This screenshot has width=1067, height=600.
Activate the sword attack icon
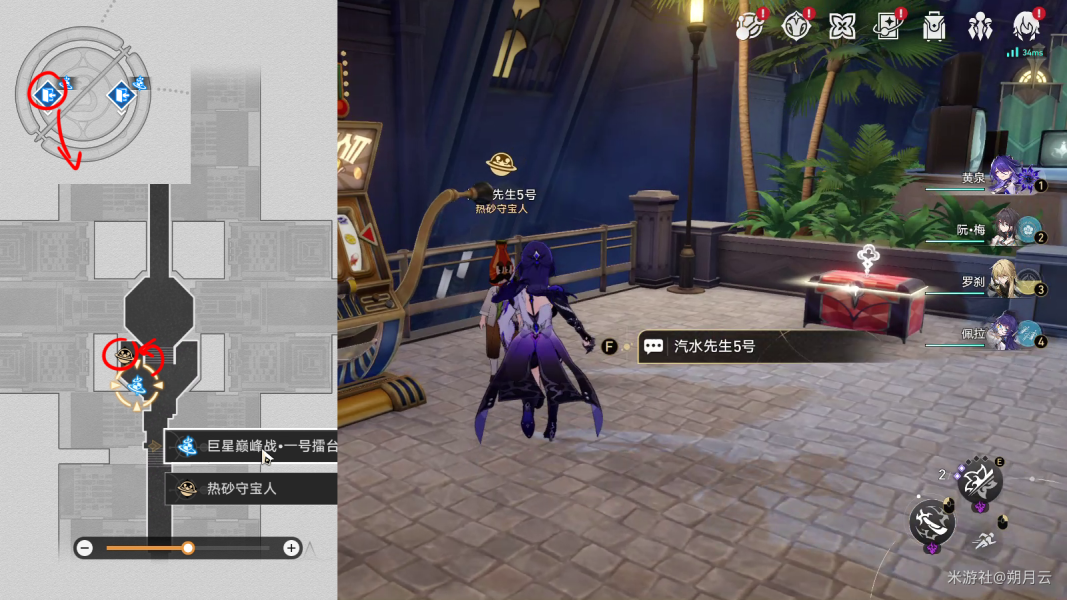pyautogui.click(x=931, y=520)
